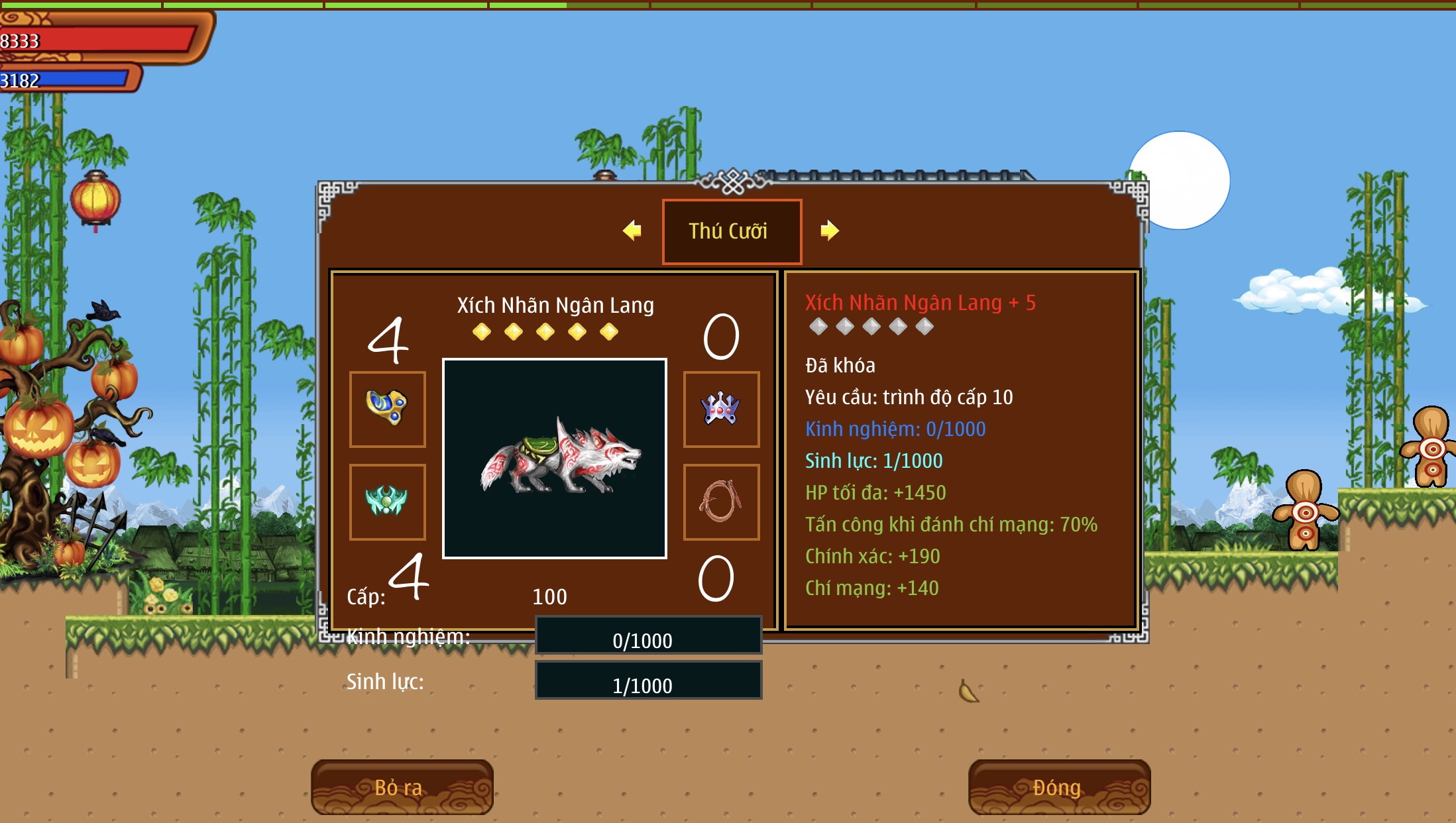Image resolution: width=1456 pixels, height=823 pixels.
Task: Click the Xích Nhãn Ngân Lang wolf portrait
Action: [x=555, y=459]
